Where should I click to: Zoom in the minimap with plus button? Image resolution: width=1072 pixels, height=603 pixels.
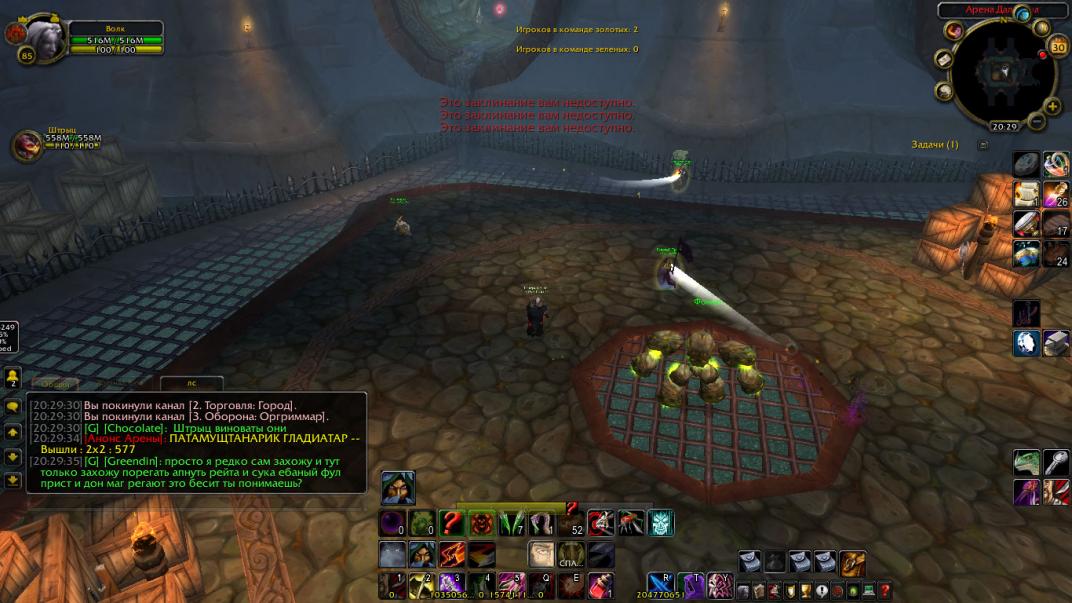[1052, 106]
